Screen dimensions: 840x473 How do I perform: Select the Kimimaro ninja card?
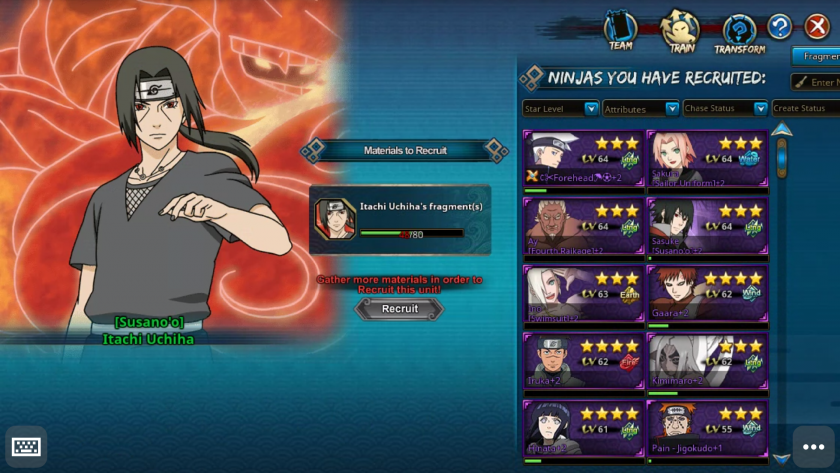click(x=707, y=361)
